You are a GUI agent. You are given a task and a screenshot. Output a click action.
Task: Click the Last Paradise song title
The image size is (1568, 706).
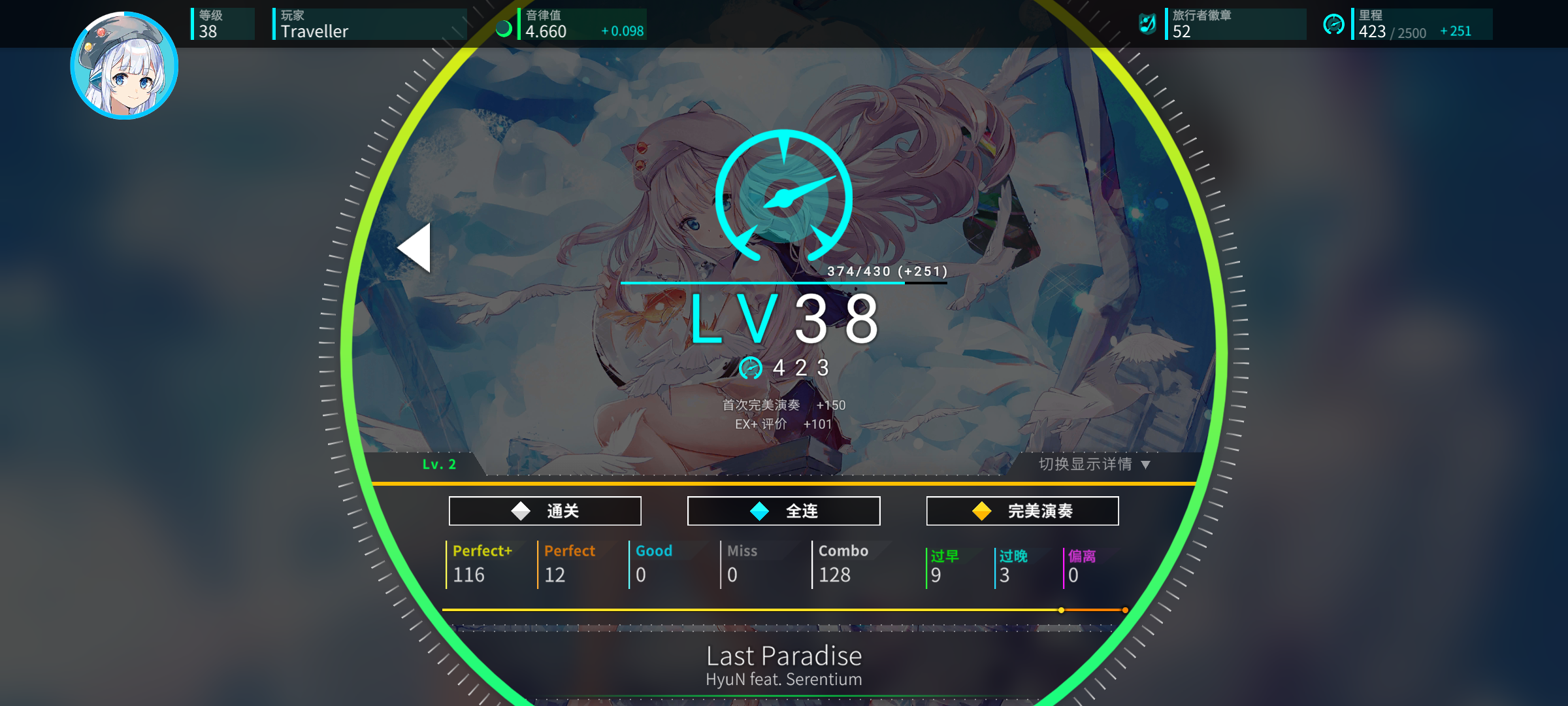pos(784,656)
